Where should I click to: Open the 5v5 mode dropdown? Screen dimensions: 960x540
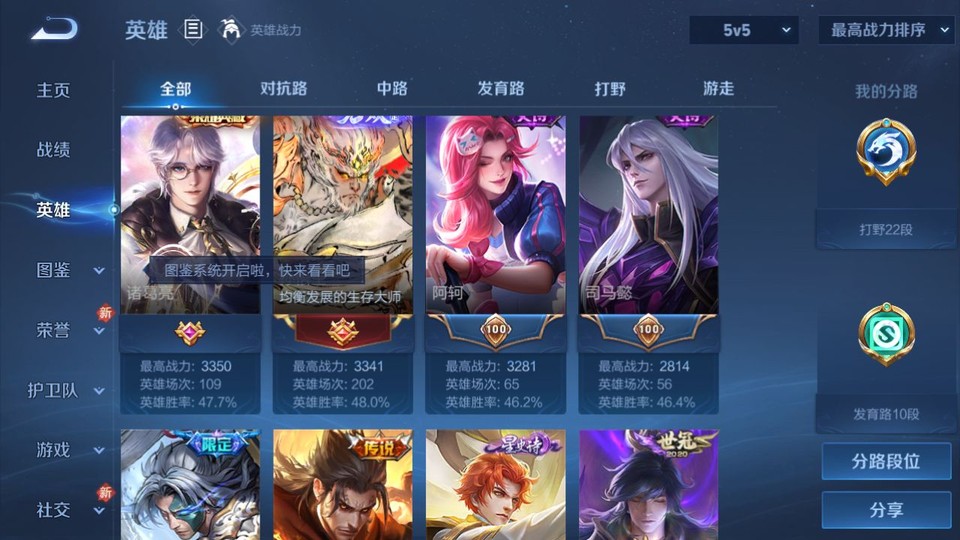coord(744,30)
